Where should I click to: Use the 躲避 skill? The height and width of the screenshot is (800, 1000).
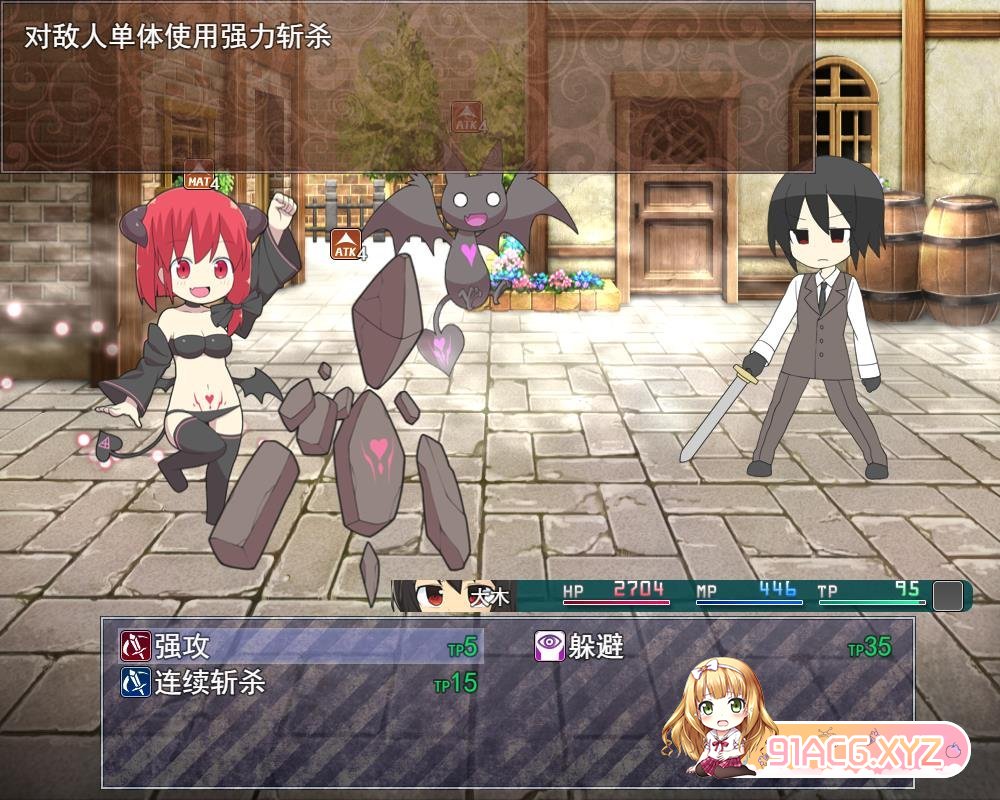pos(596,647)
